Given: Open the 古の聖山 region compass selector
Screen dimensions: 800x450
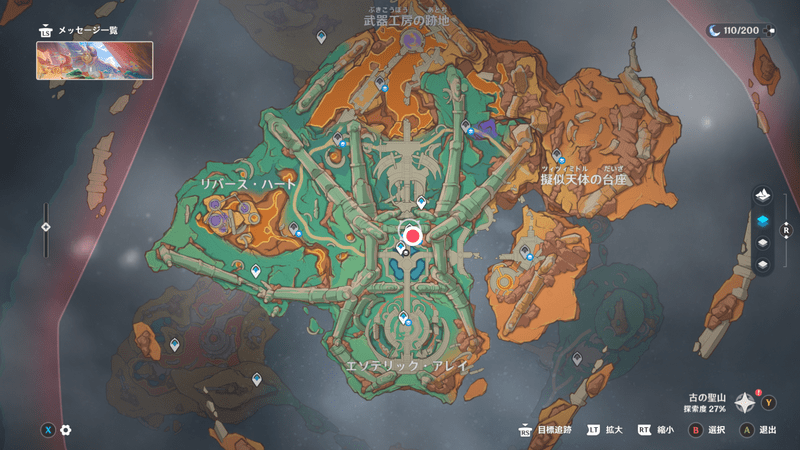Looking at the screenshot, I should [x=745, y=403].
